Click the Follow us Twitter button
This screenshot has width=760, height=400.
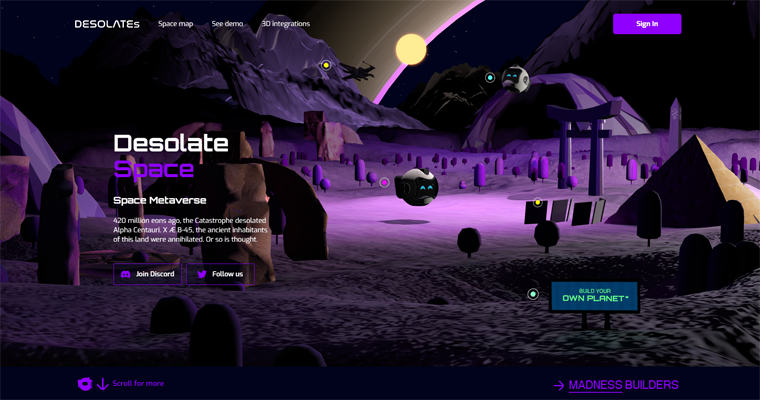coord(220,274)
